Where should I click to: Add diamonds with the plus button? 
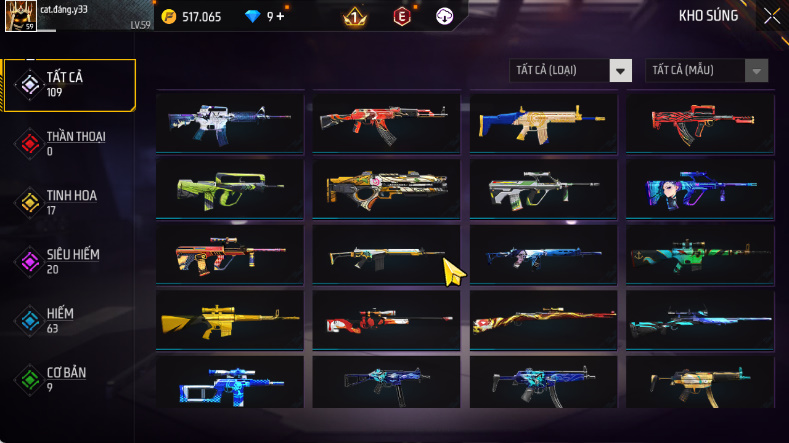280,16
